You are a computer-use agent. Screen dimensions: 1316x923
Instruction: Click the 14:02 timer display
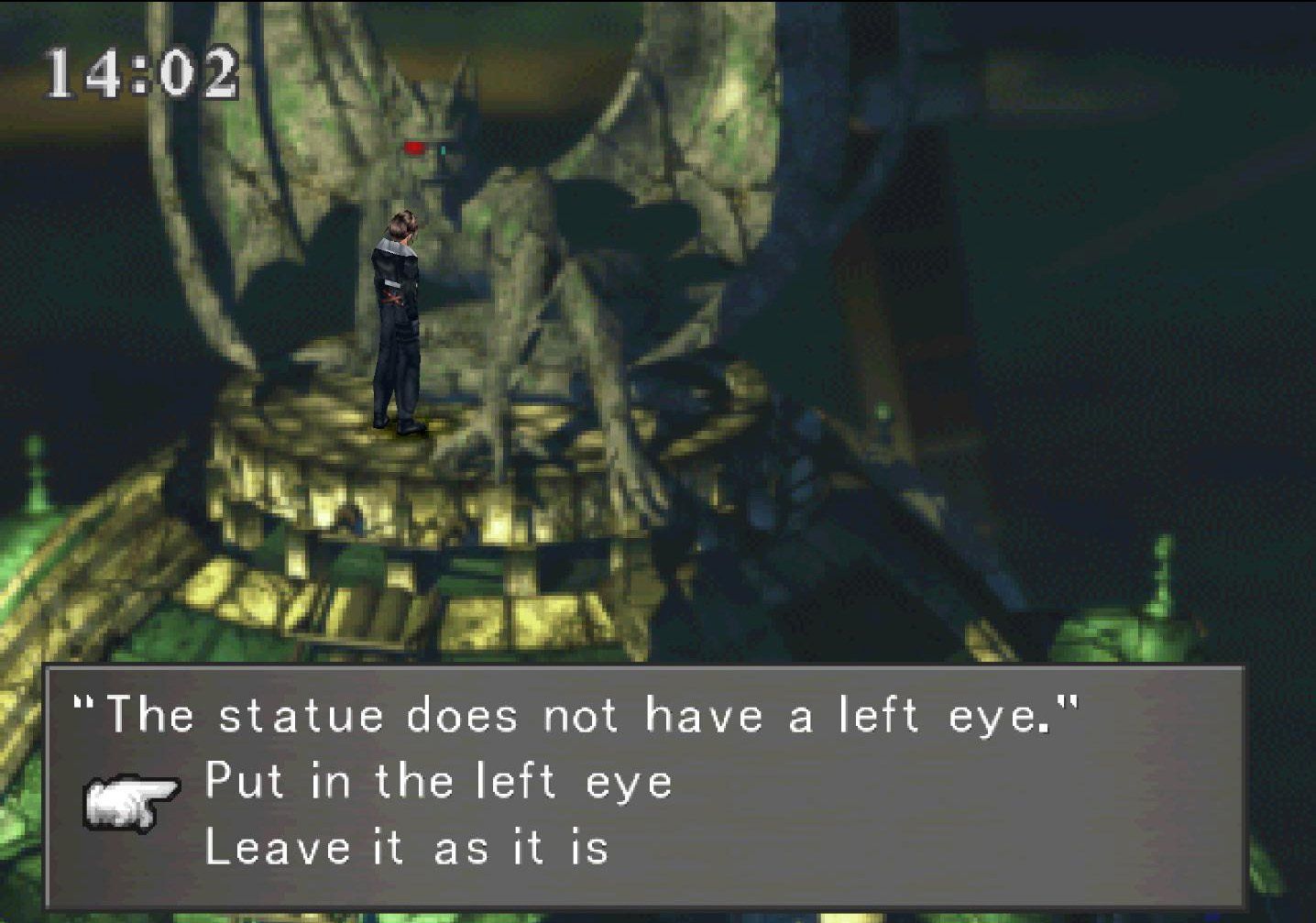tap(137, 69)
